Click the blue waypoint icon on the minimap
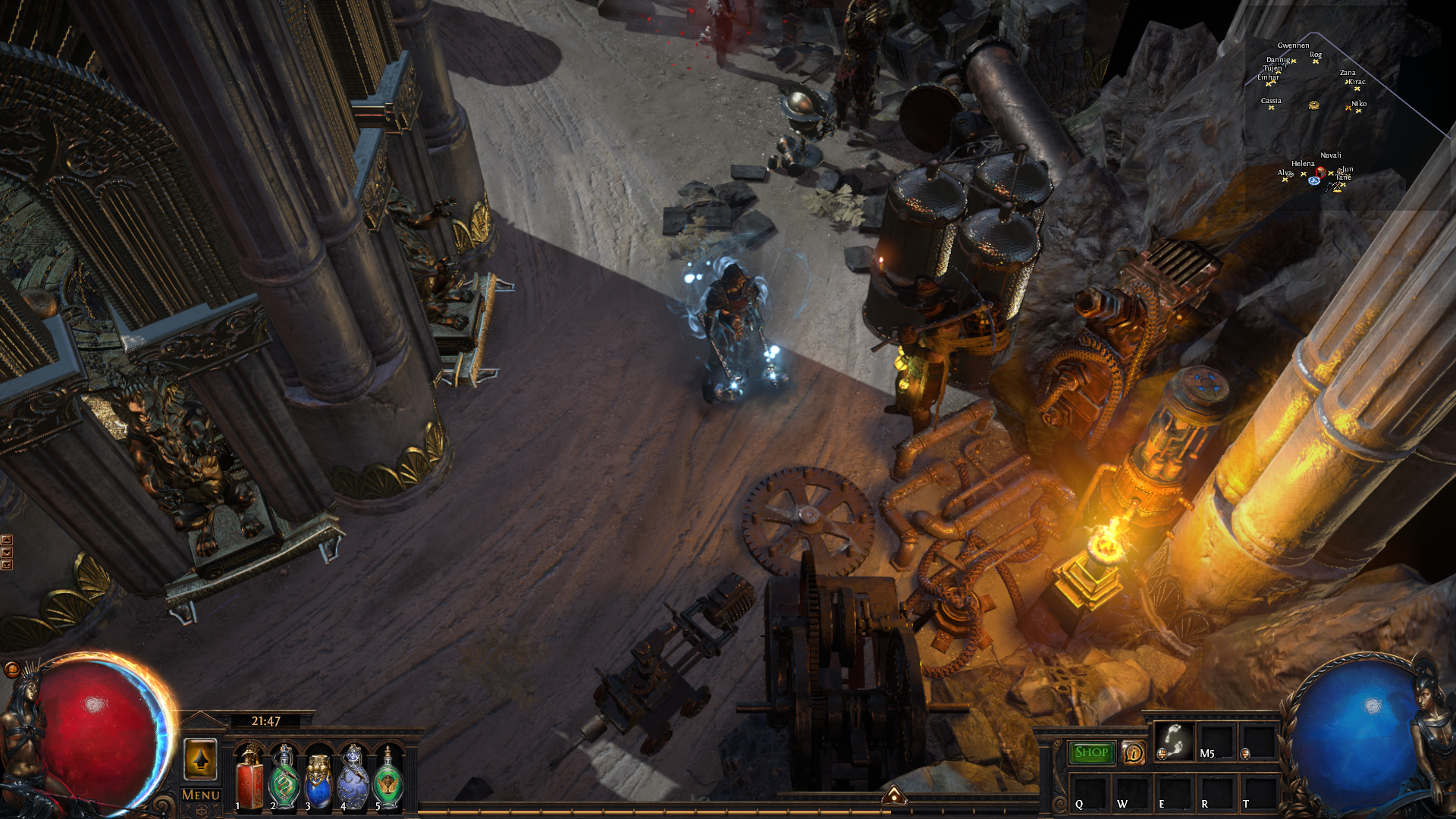Screen dimensions: 1456x819 coord(1314,180)
